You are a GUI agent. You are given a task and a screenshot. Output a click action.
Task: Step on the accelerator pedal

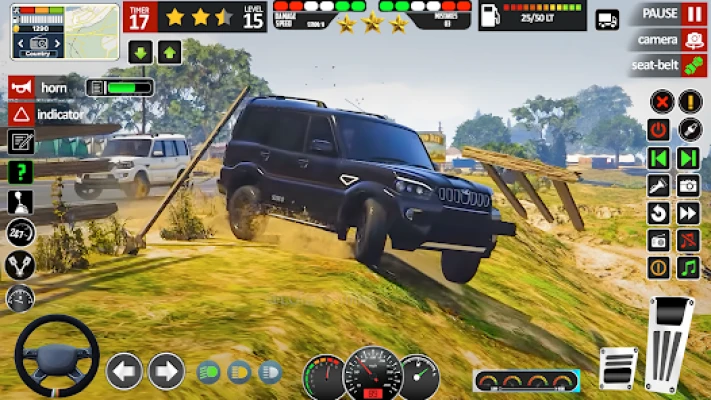(x=669, y=342)
